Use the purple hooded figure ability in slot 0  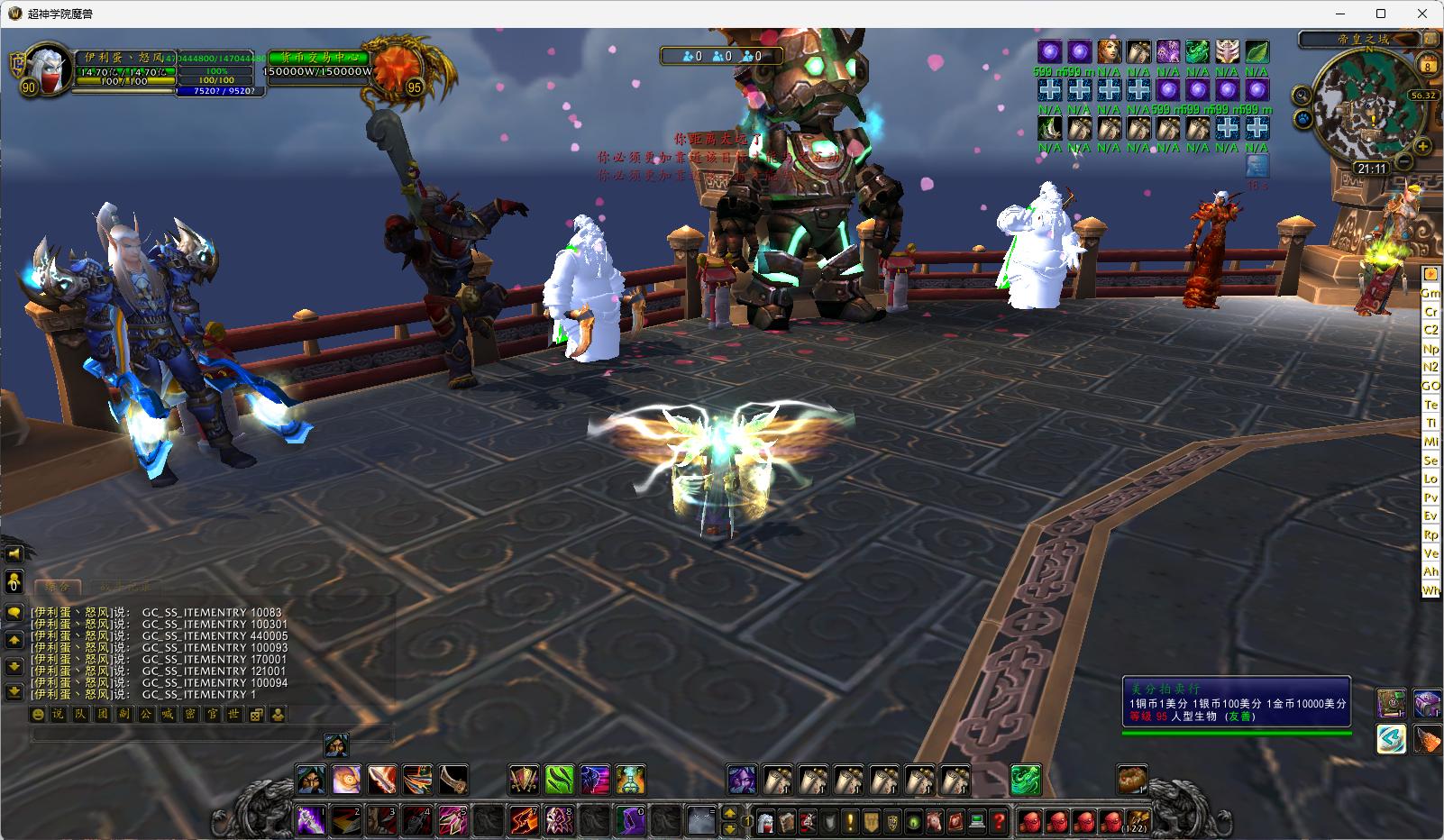630,821
